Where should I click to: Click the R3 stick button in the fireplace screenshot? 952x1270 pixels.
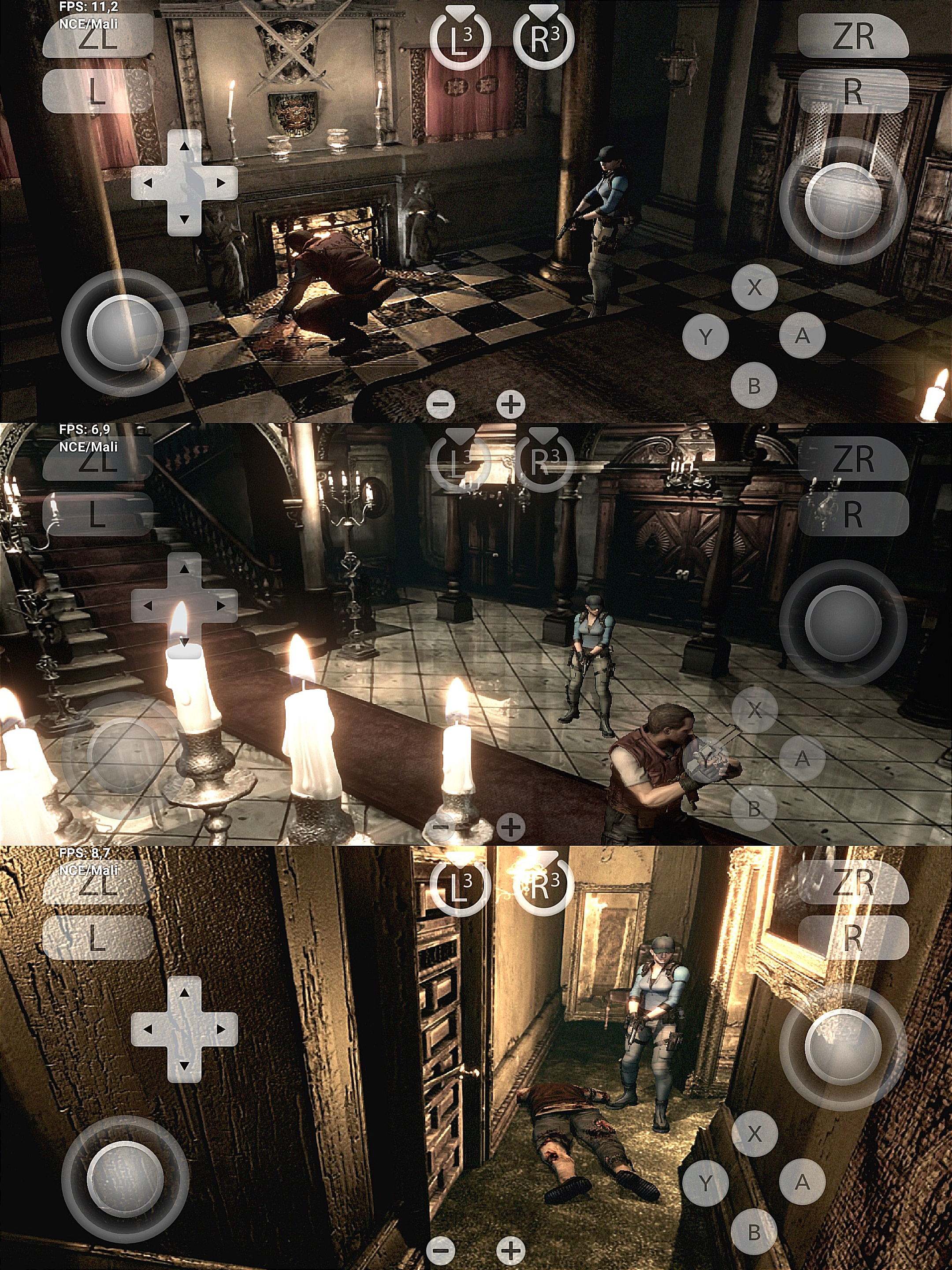(x=543, y=40)
